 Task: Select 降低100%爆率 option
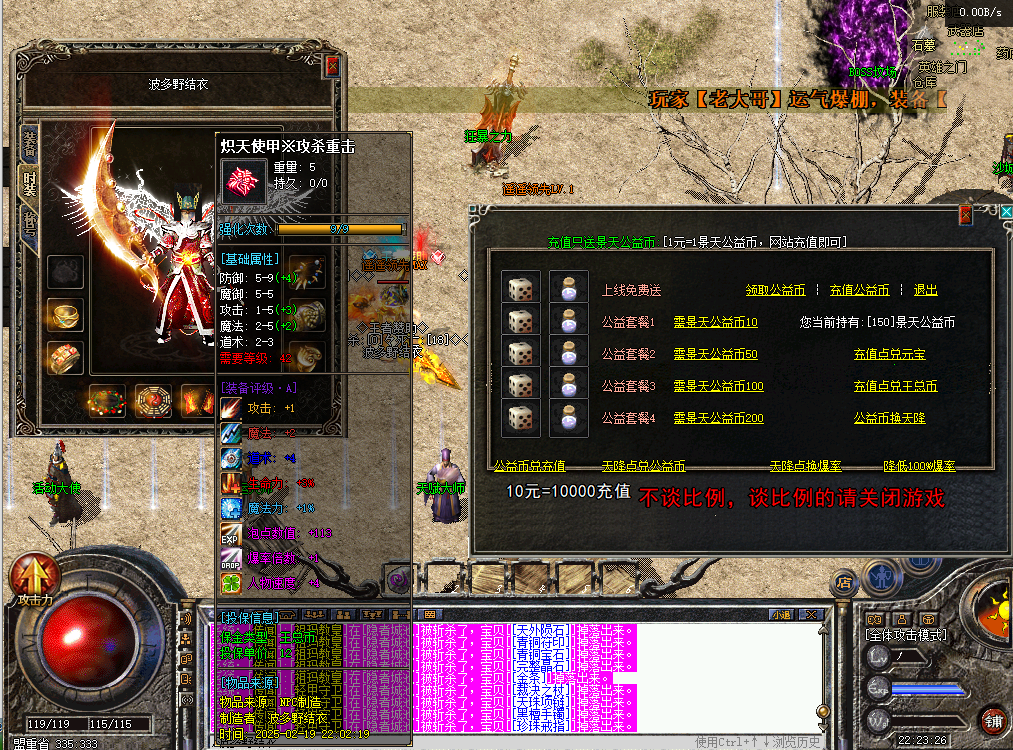(919, 466)
